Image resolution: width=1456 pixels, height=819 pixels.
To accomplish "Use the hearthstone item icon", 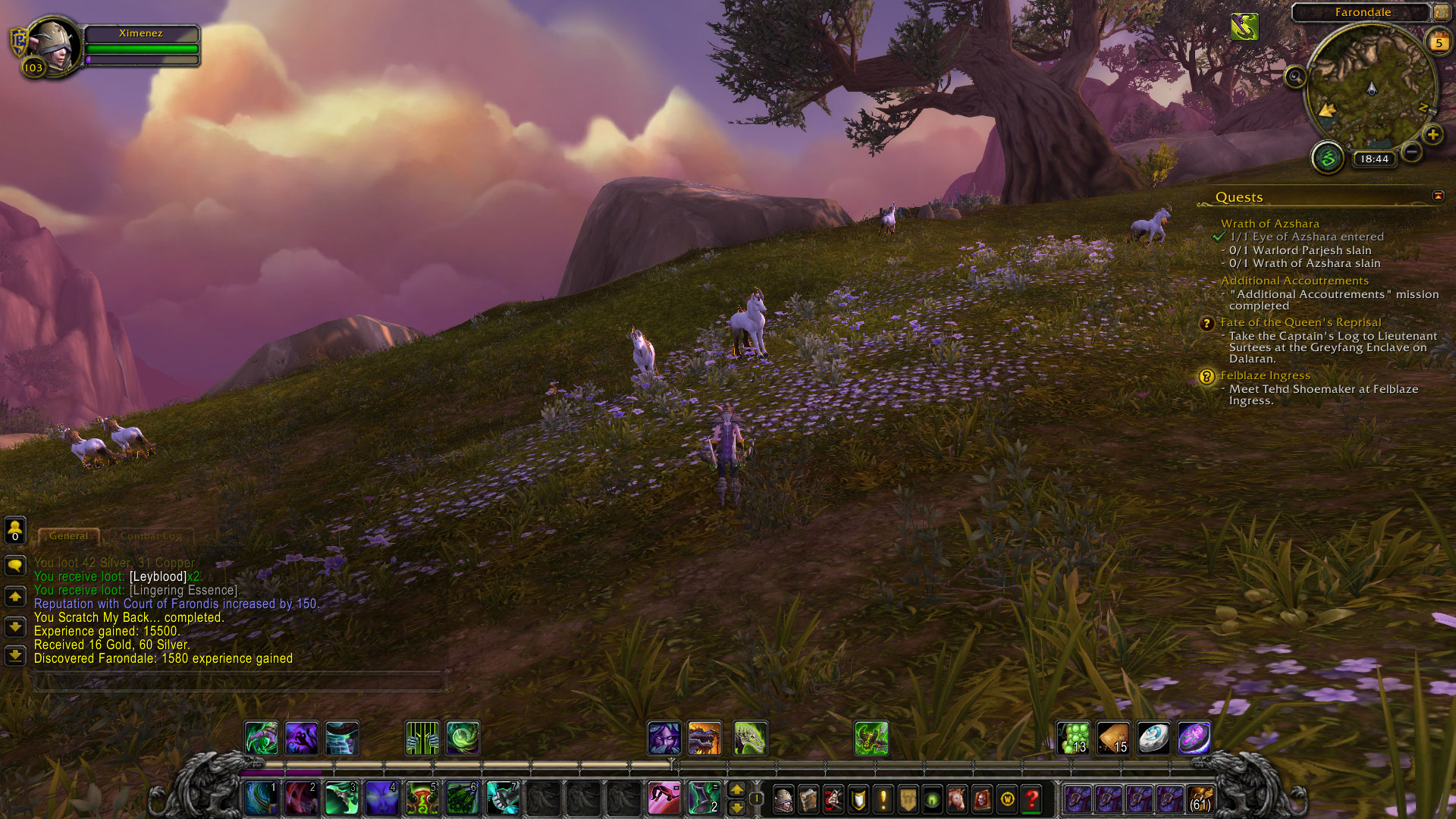I will 1153,738.
